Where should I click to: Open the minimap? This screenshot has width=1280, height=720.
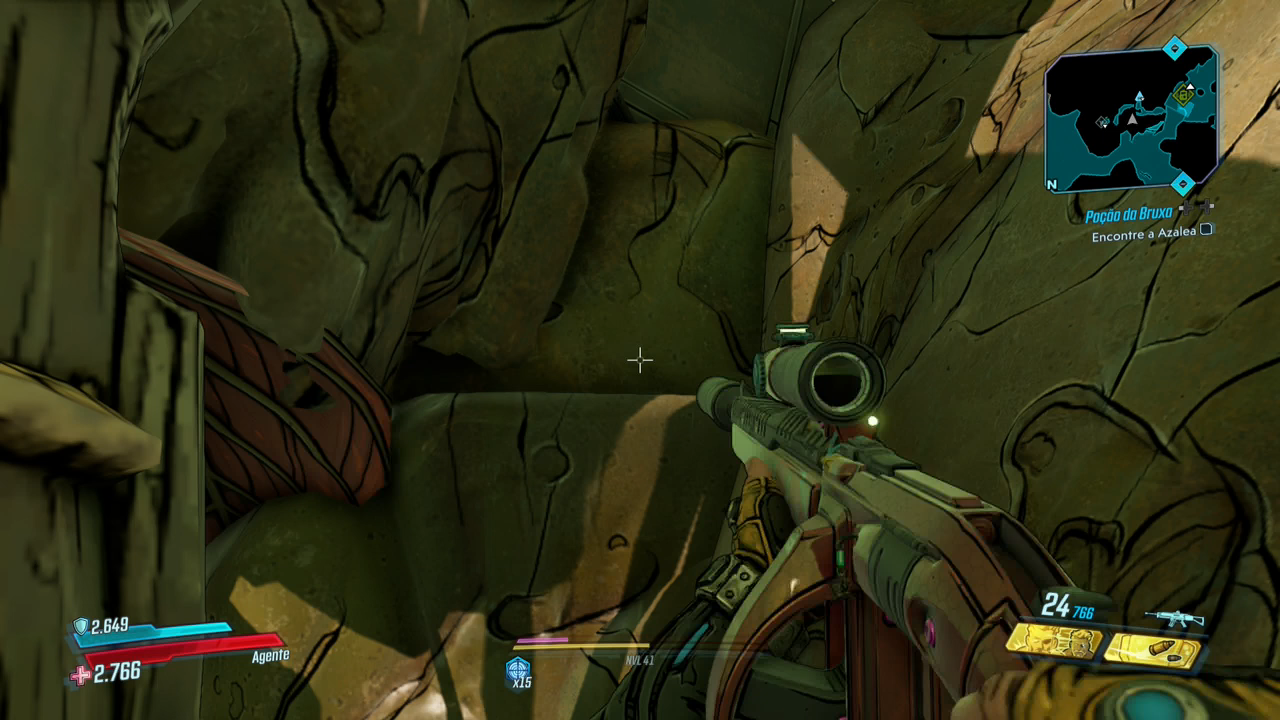click(x=1130, y=120)
